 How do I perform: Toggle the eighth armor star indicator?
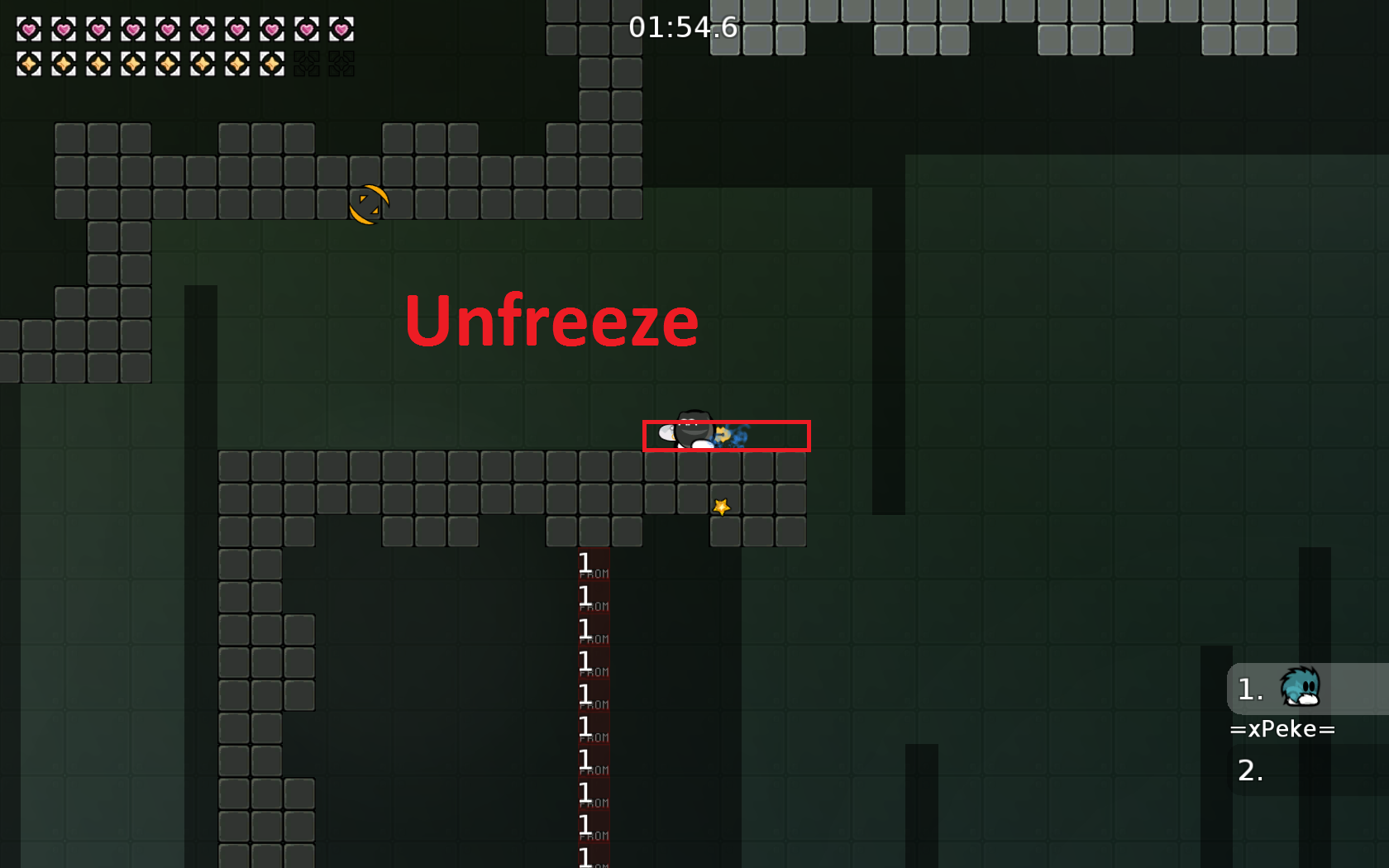pyautogui.click(x=272, y=63)
